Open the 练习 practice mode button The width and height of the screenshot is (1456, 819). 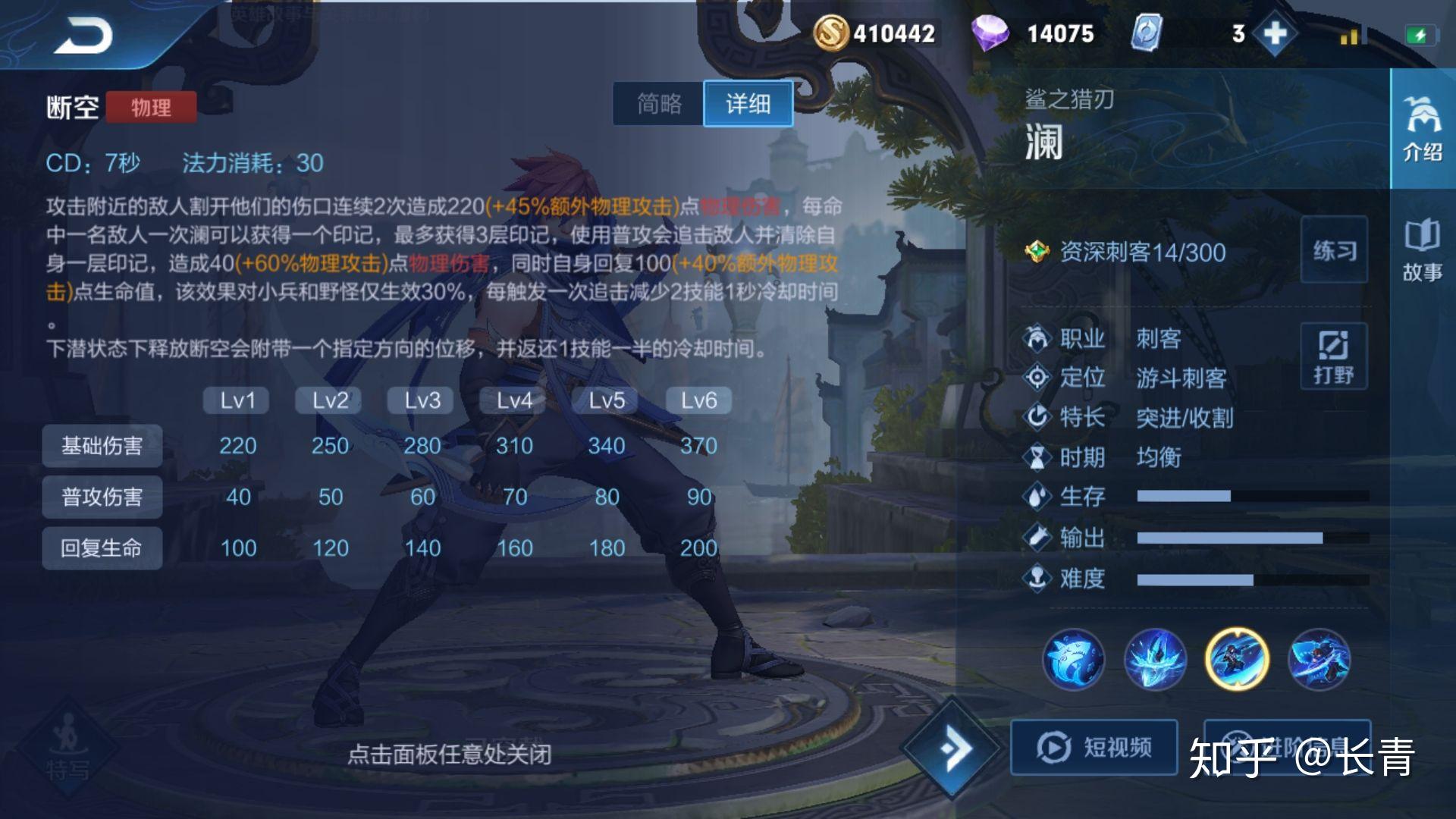pyautogui.click(x=1335, y=250)
